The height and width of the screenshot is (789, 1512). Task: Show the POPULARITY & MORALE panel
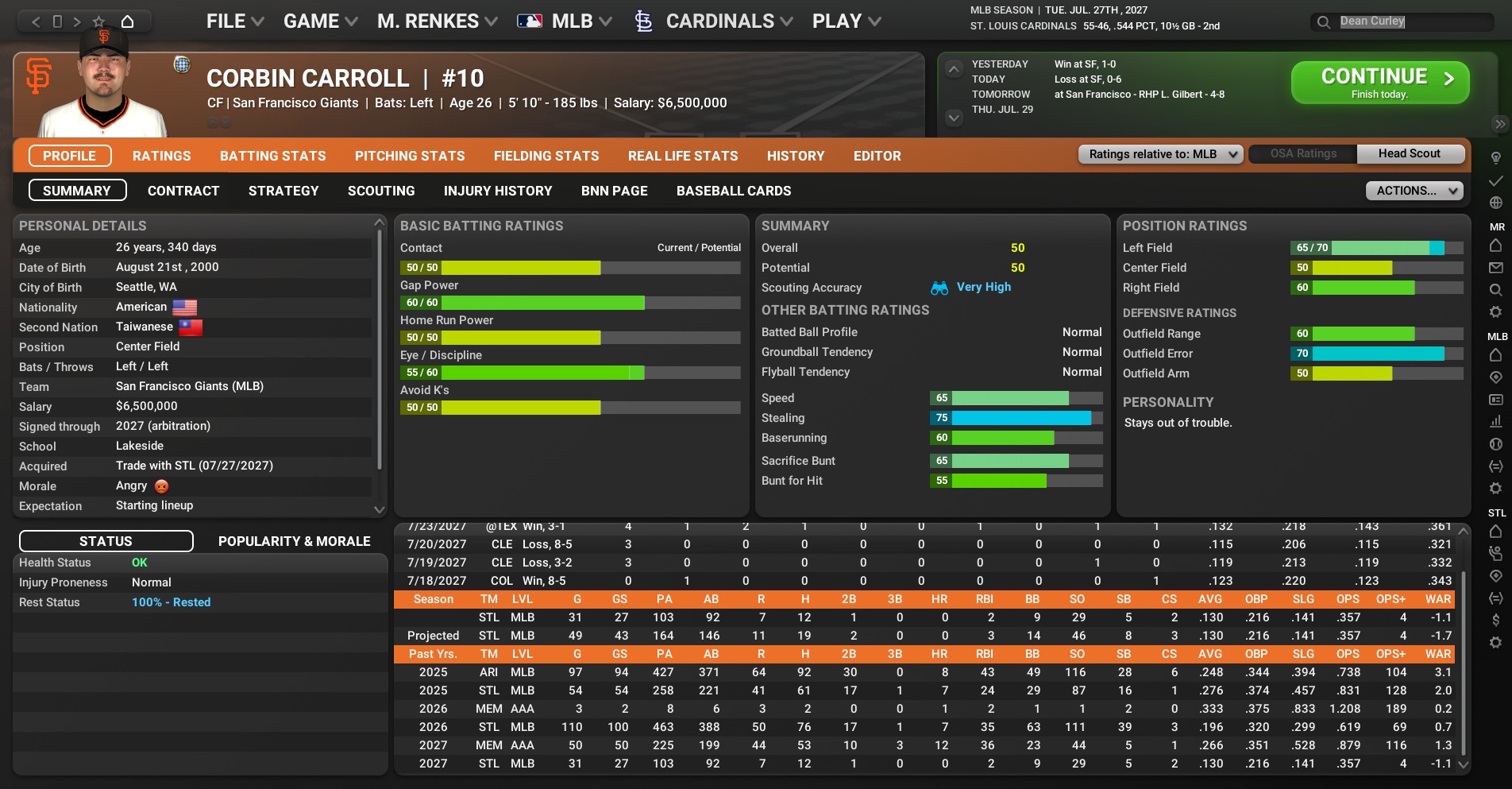(294, 541)
